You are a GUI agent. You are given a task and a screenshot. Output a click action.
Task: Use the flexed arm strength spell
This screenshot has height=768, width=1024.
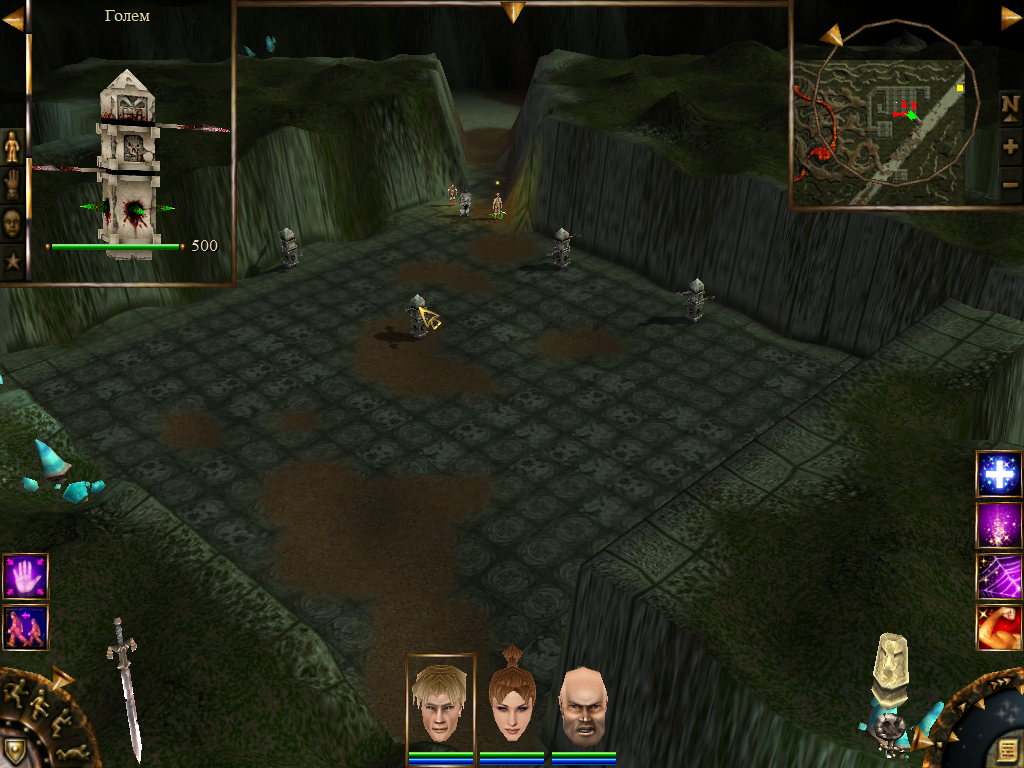pos(998,627)
